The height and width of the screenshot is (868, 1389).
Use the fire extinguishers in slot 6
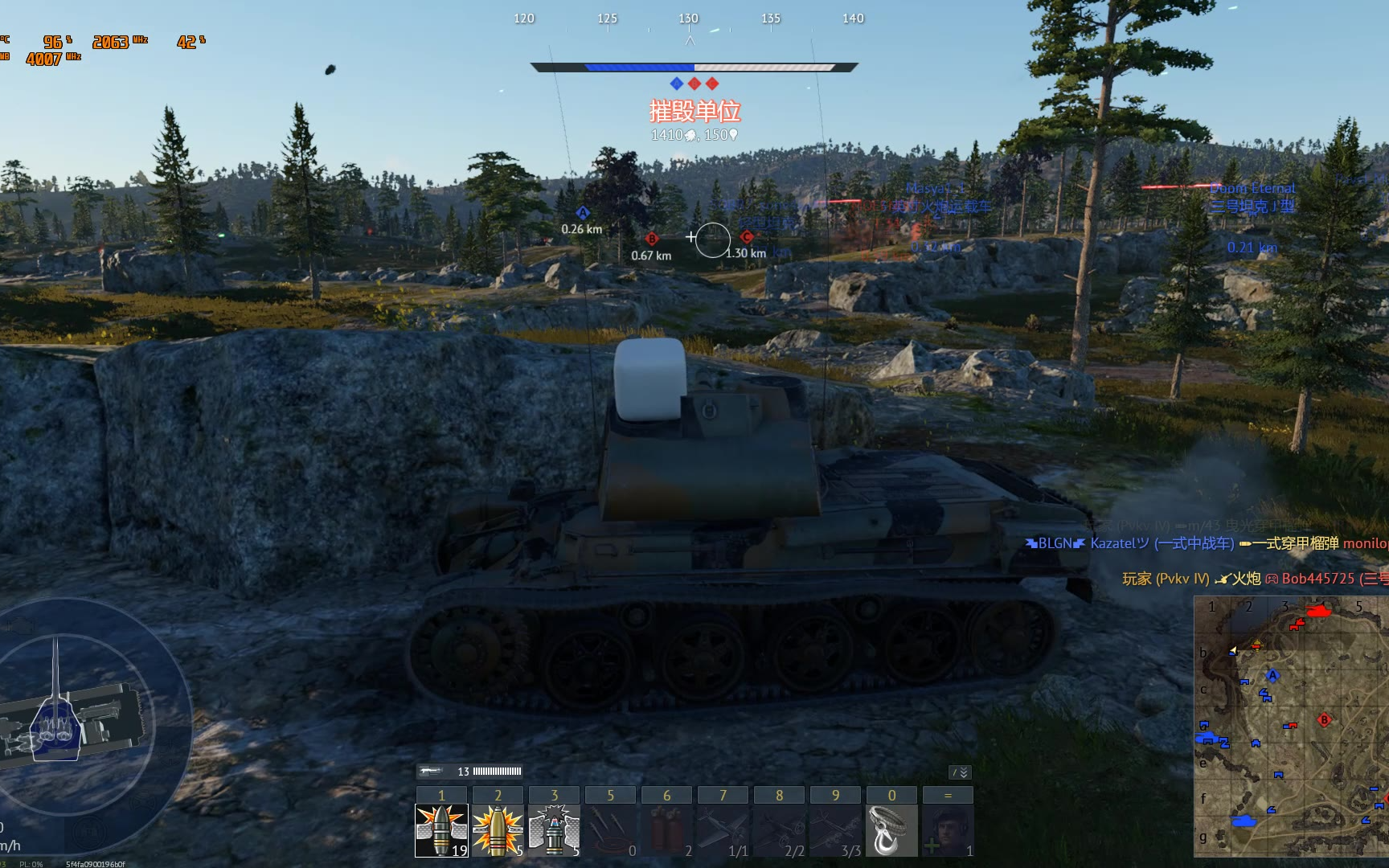point(666,830)
